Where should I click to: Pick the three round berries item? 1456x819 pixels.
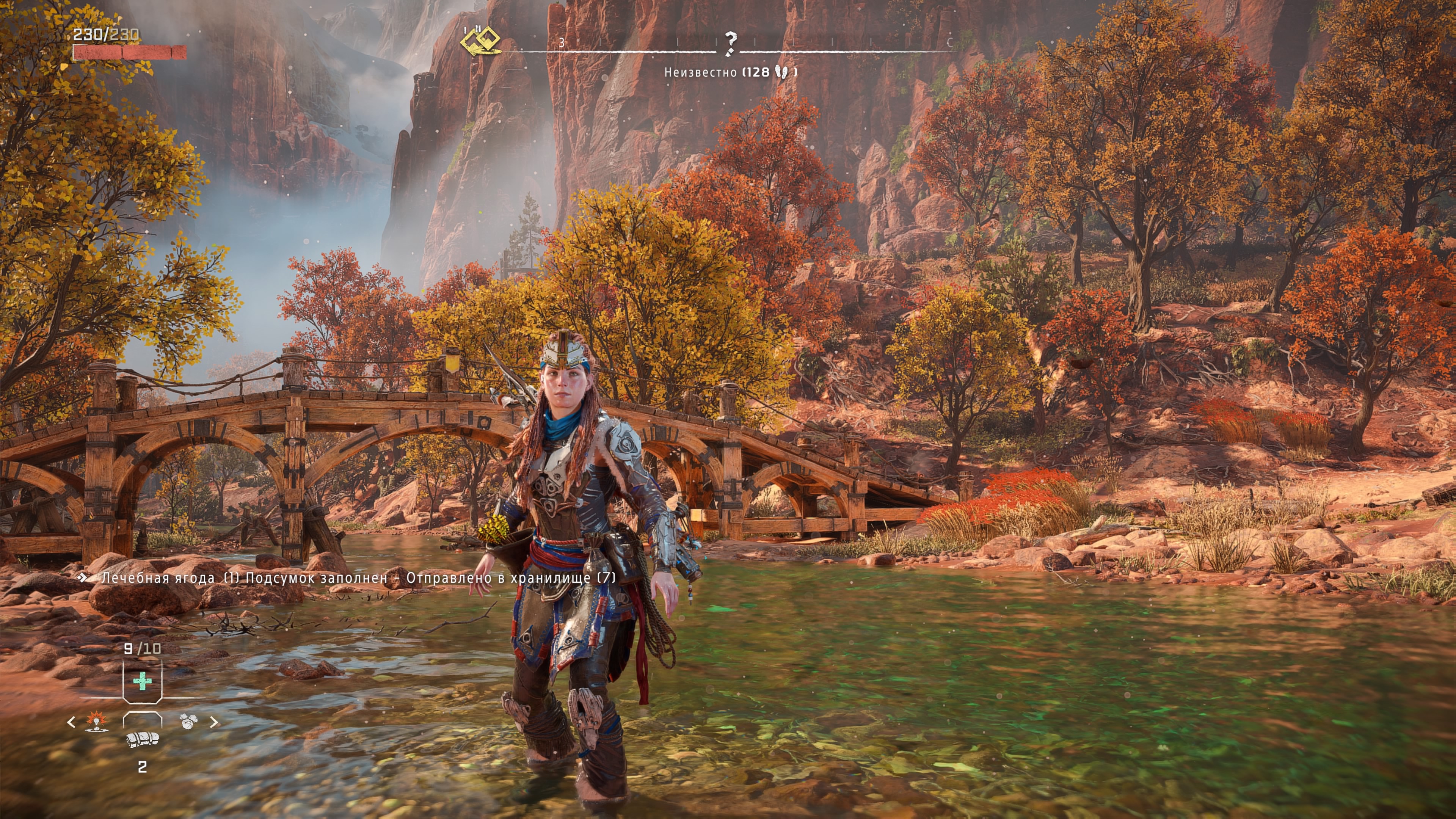pos(188,721)
